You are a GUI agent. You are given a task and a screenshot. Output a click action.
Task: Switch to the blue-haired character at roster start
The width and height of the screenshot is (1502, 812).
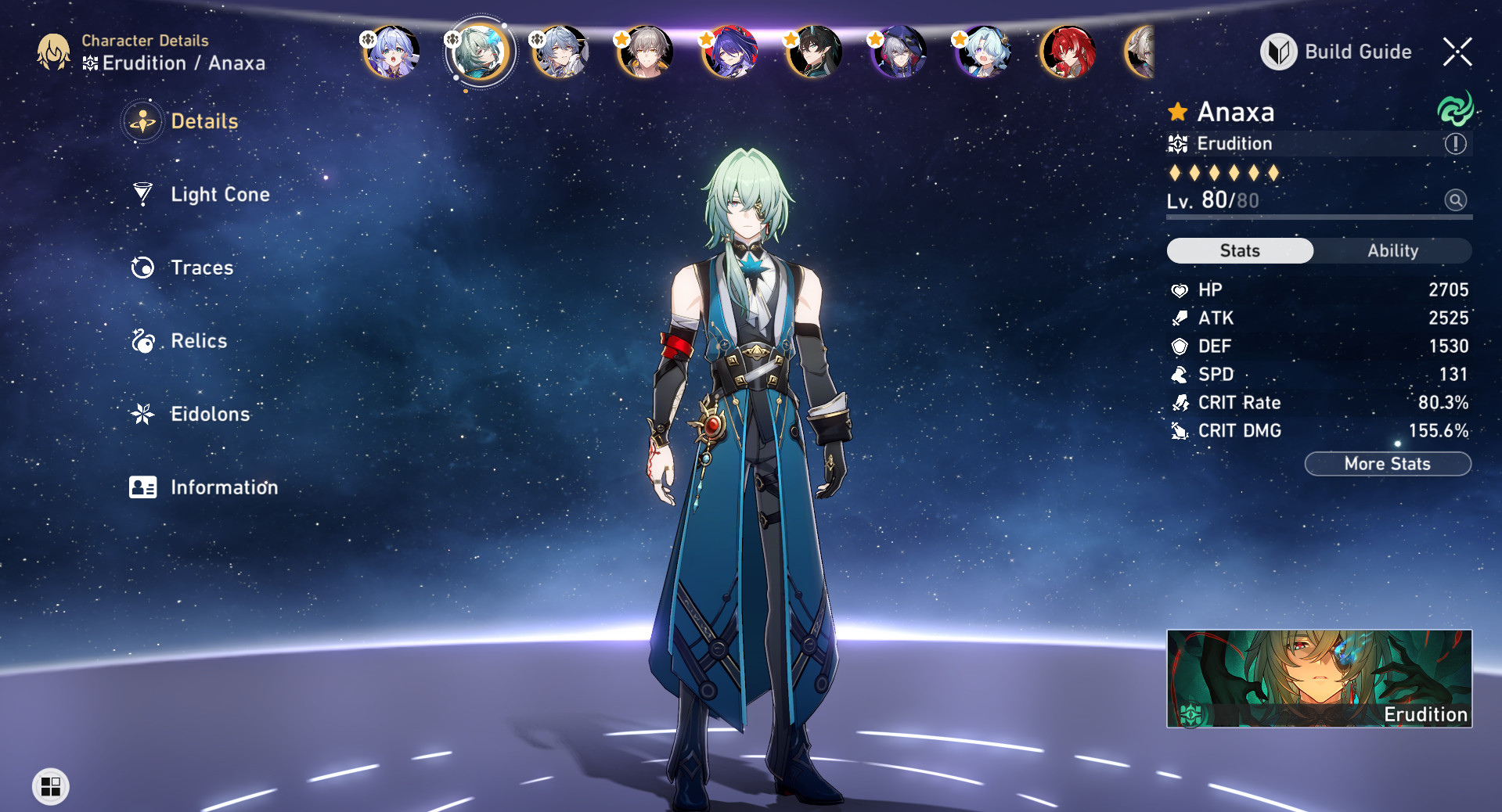[391, 52]
